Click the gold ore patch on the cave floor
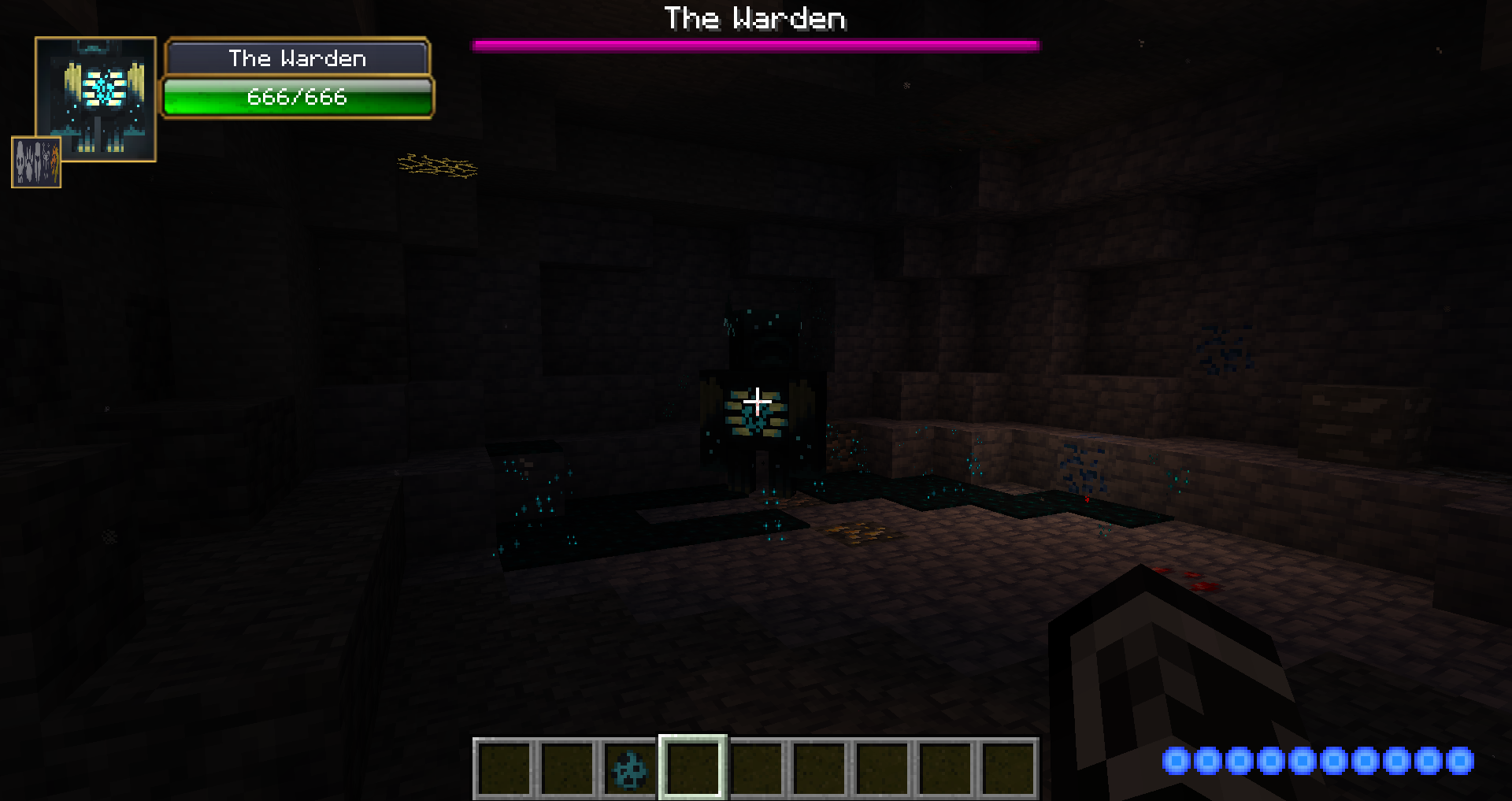1512x801 pixels. tap(858, 532)
